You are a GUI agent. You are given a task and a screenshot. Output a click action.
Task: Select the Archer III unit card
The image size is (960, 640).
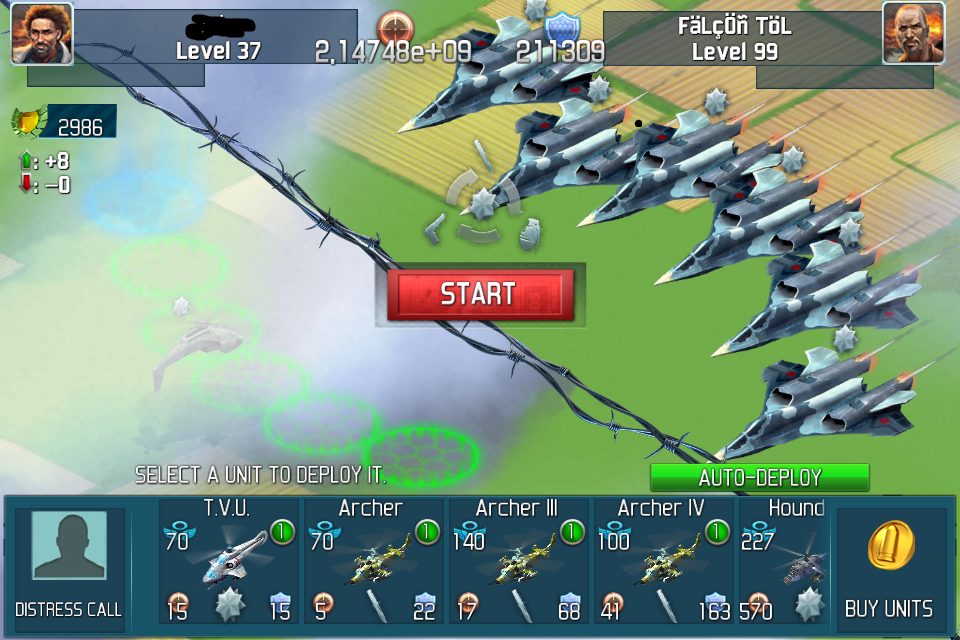tap(518, 561)
